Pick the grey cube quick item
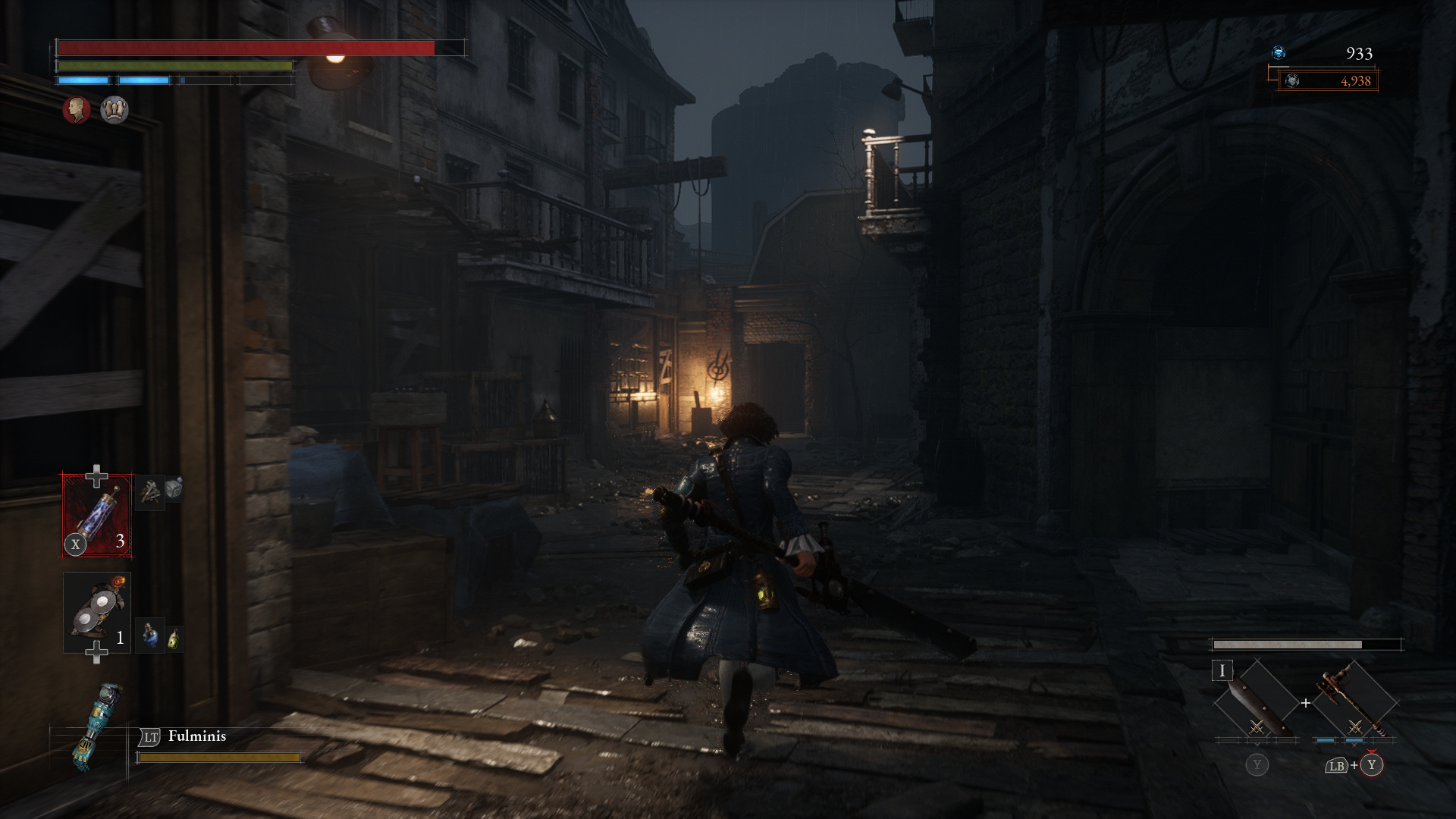The width and height of the screenshot is (1456, 819). (x=174, y=488)
